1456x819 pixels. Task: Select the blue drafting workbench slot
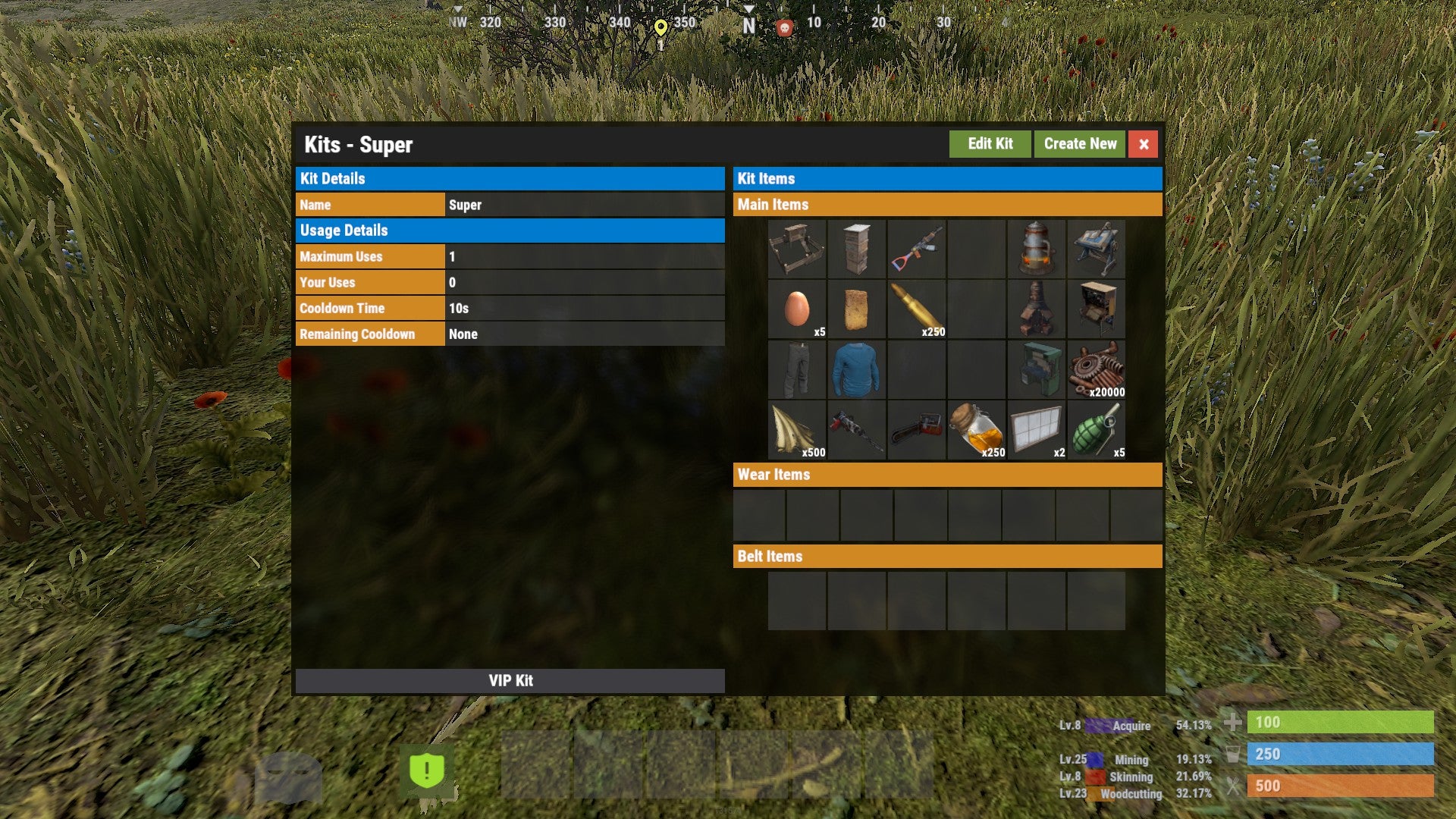(x=1096, y=249)
